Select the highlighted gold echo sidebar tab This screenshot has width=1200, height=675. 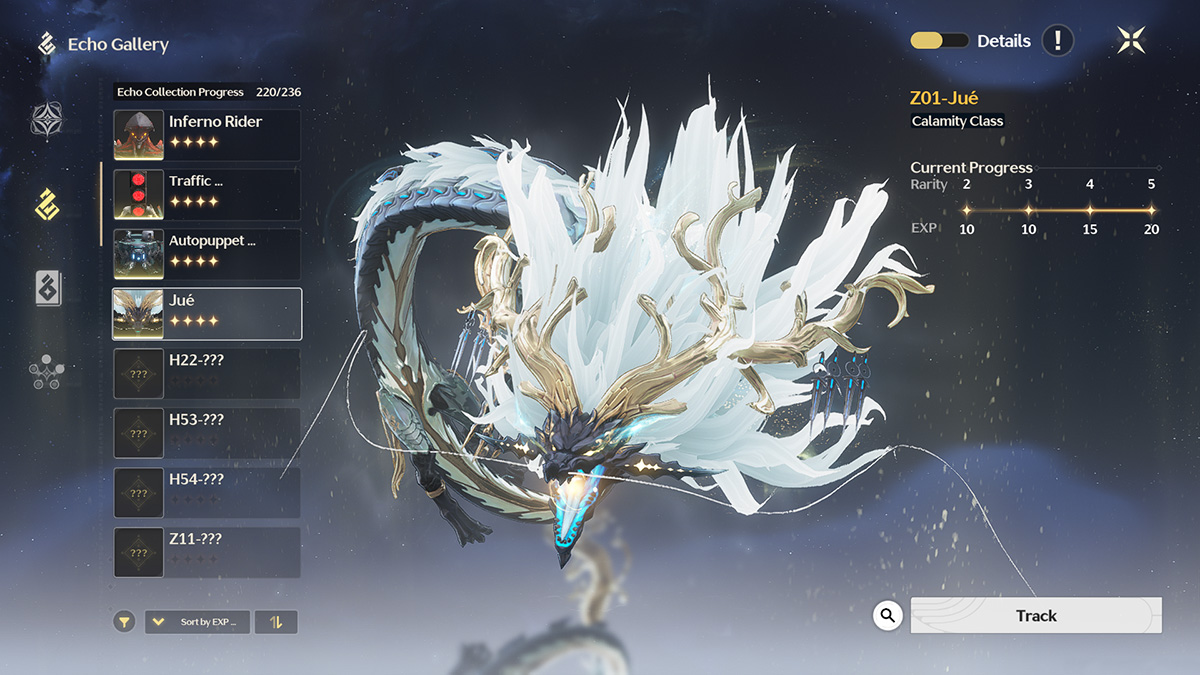point(47,204)
